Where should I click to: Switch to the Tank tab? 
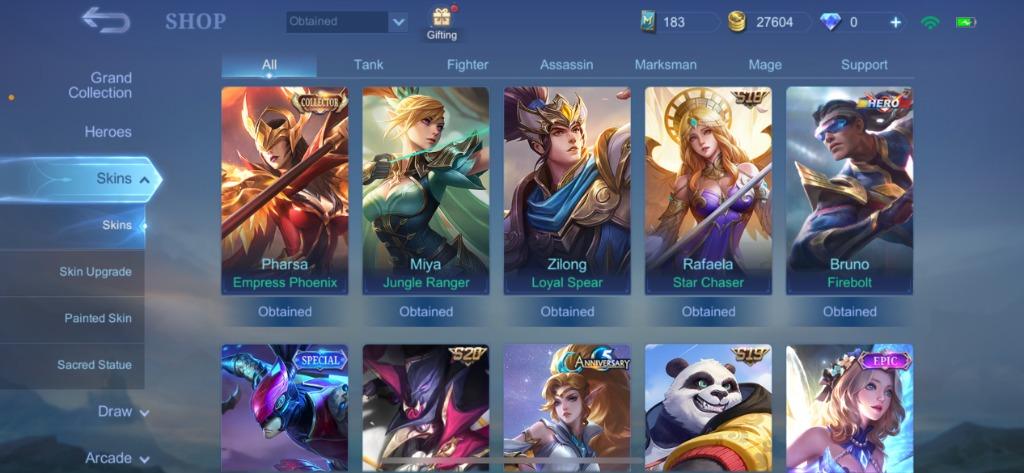pyautogui.click(x=368, y=65)
